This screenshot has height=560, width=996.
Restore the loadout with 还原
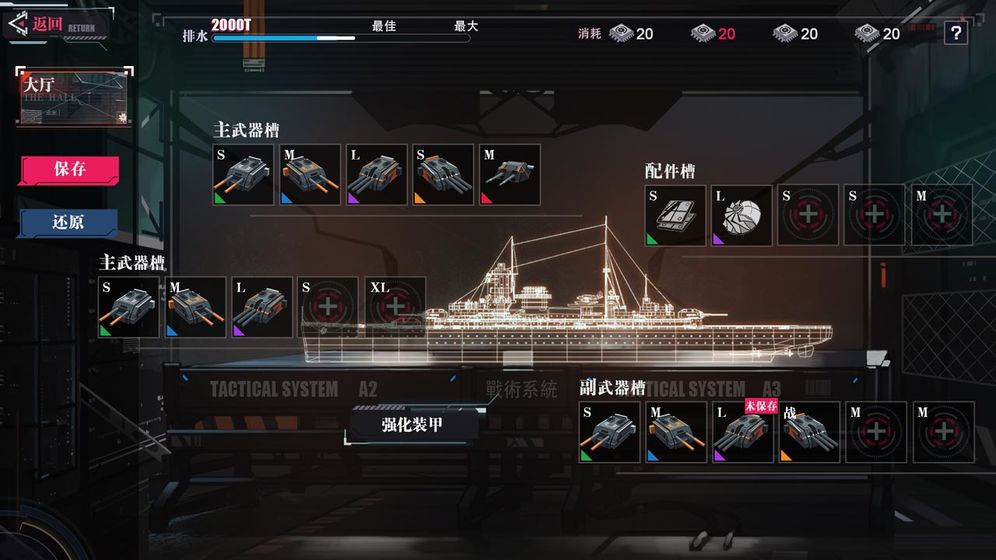coord(69,222)
